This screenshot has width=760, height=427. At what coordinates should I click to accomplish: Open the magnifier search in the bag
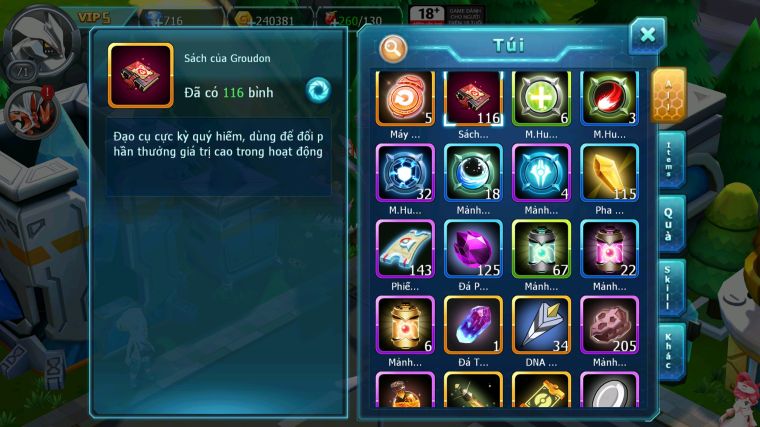coord(394,47)
